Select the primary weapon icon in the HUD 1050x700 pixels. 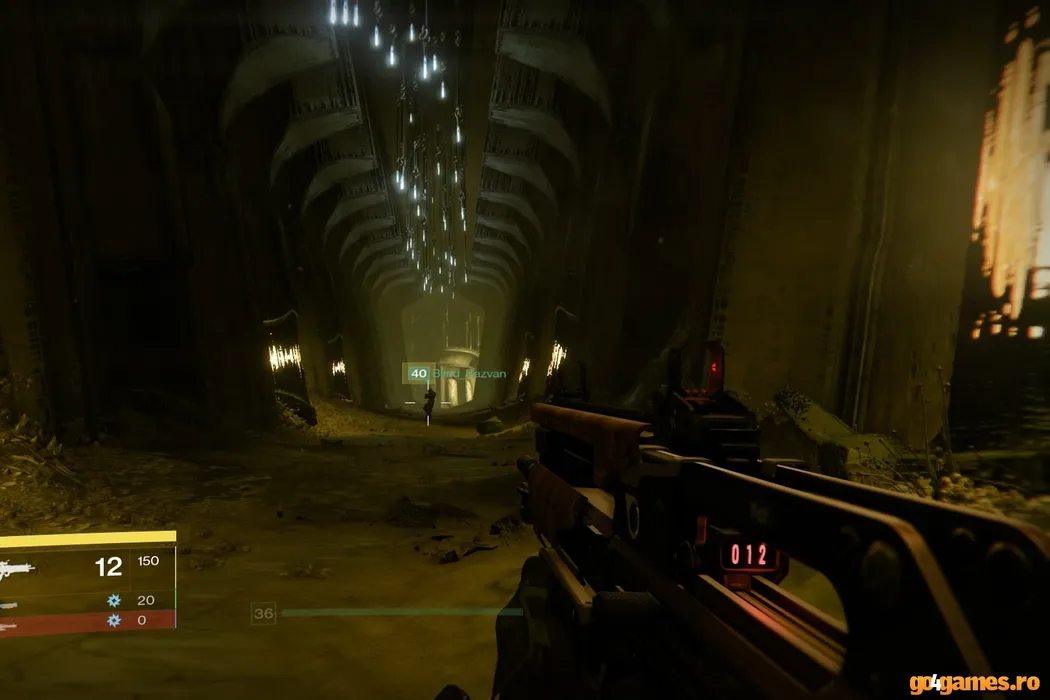click(17, 568)
